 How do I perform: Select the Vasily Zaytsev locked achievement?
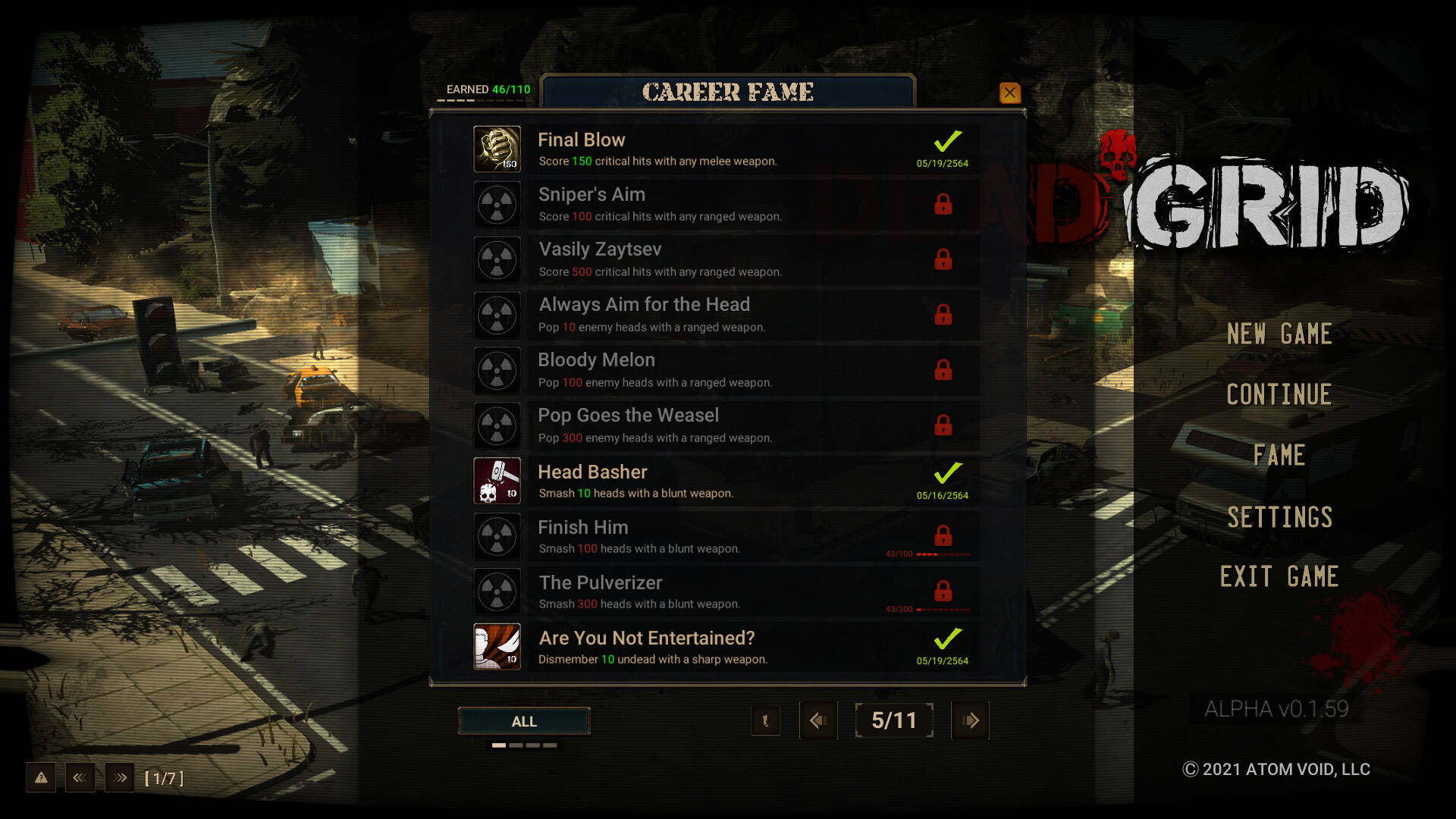(x=726, y=260)
